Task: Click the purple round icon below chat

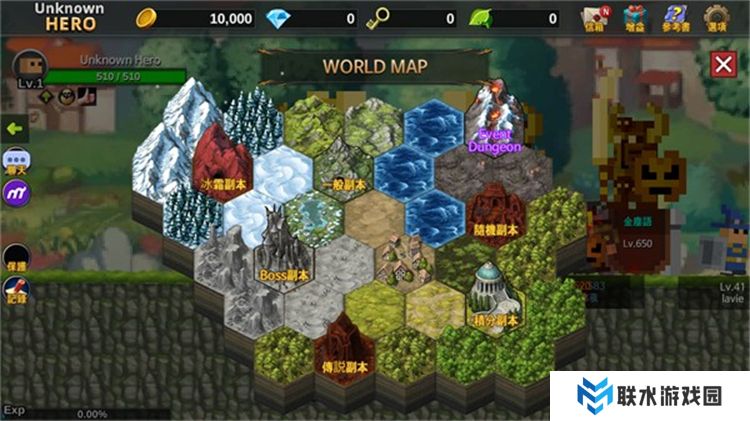Action: (x=16, y=192)
